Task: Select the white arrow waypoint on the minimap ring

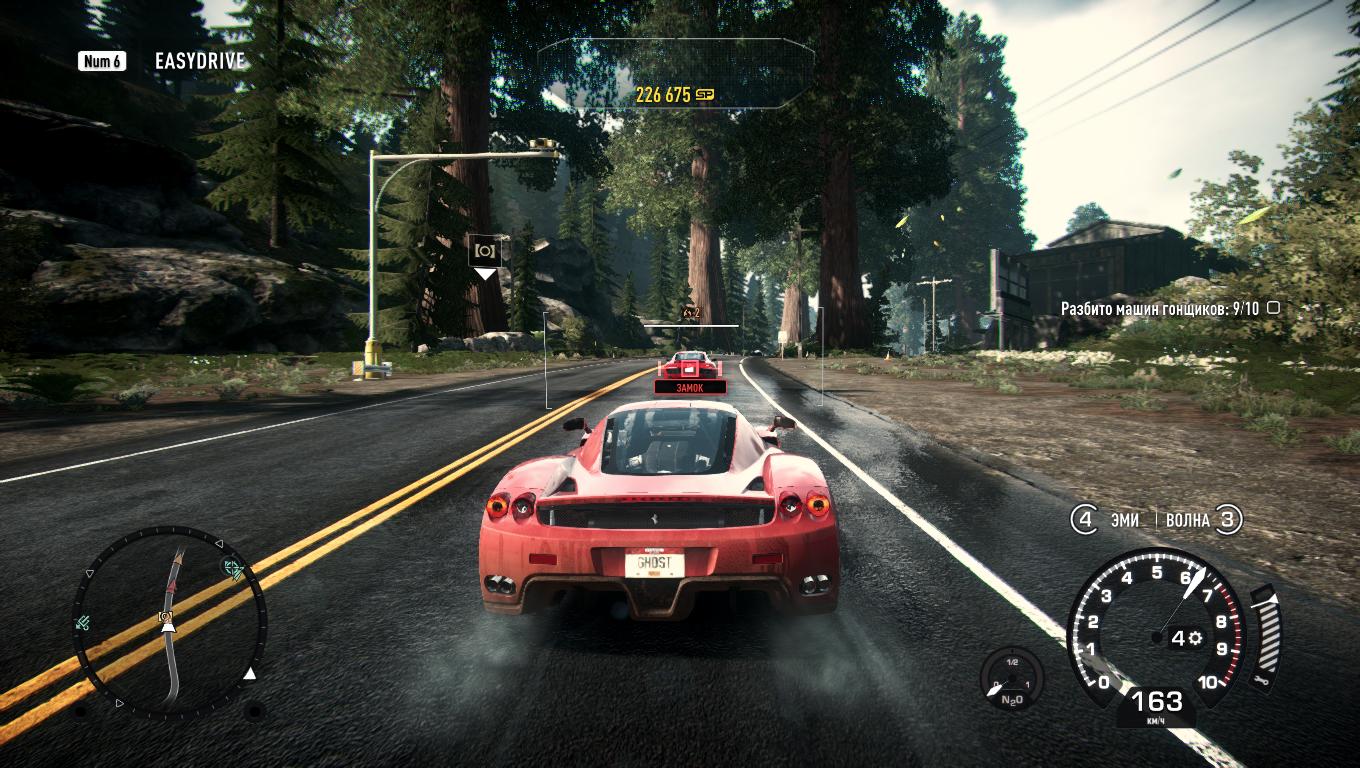Action: pos(250,674)
